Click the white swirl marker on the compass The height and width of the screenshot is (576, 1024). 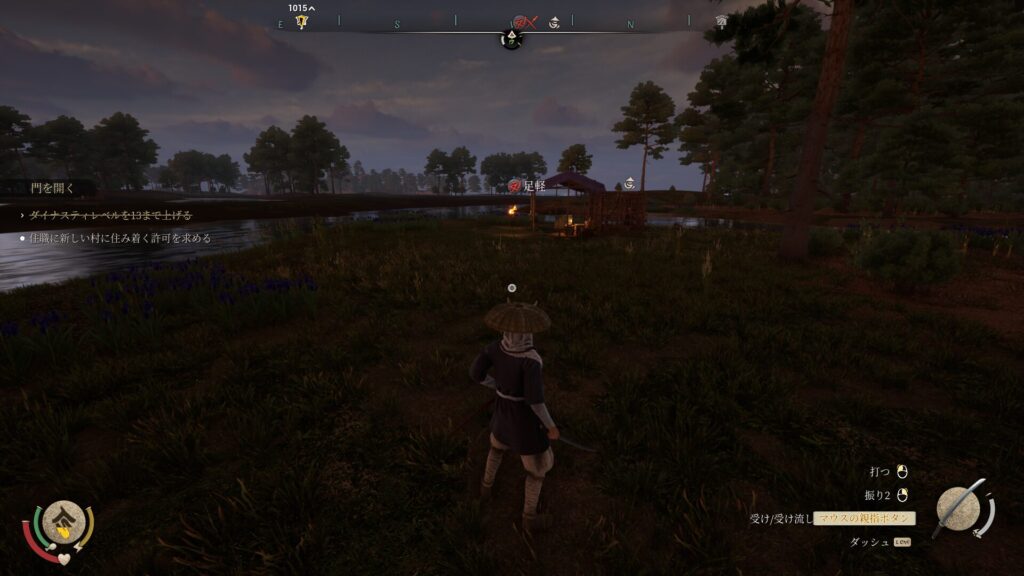click(553, 21)
